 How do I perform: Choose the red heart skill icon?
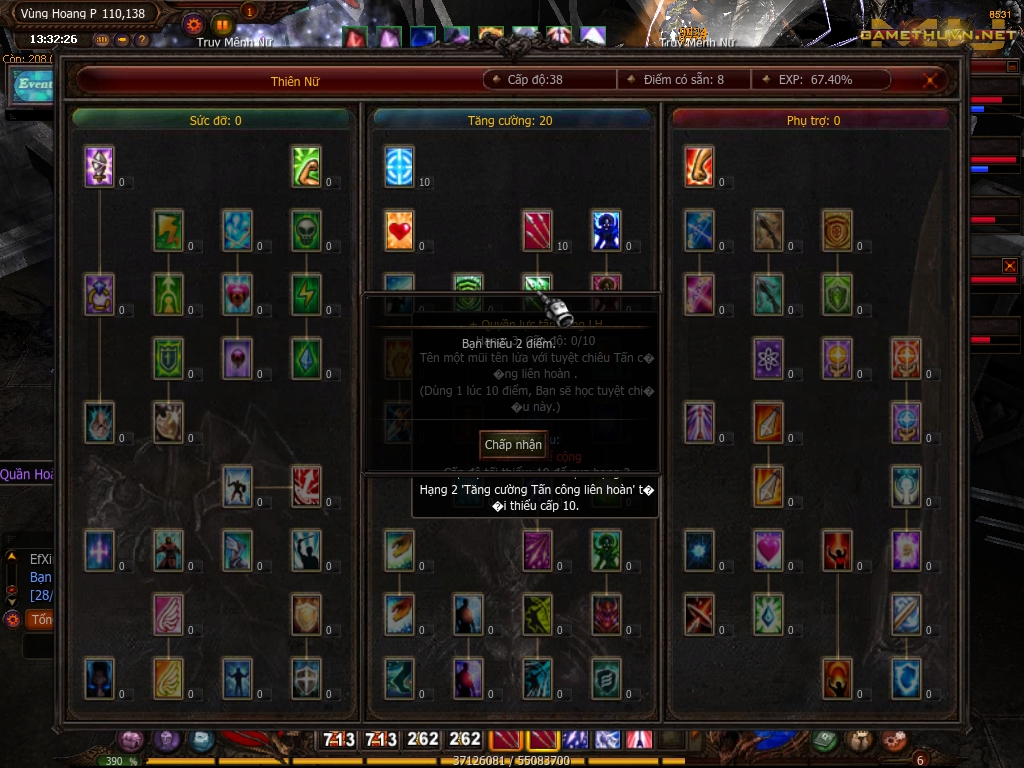tap(399, 230)
